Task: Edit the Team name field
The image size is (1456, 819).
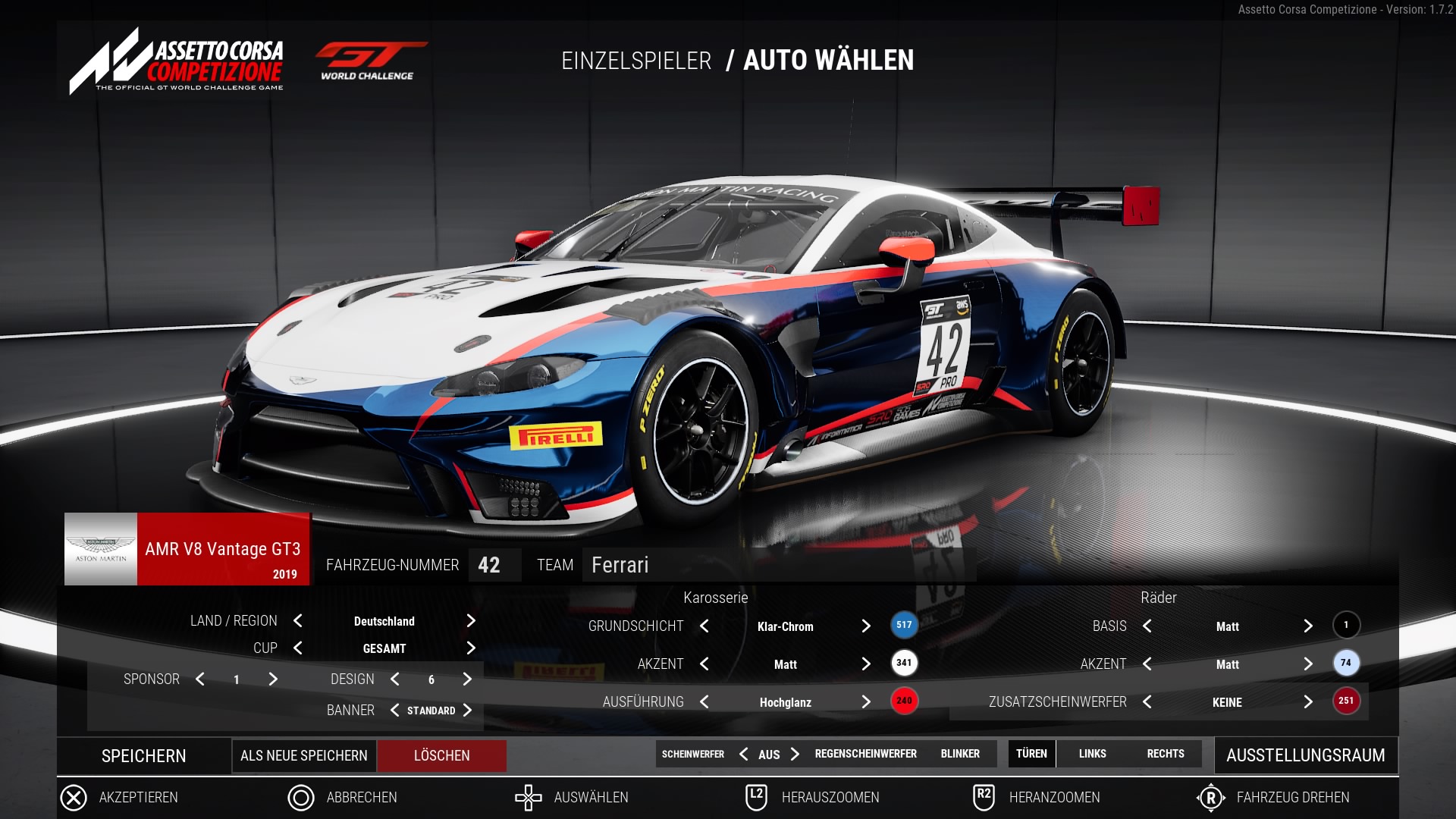Action: 777,565
